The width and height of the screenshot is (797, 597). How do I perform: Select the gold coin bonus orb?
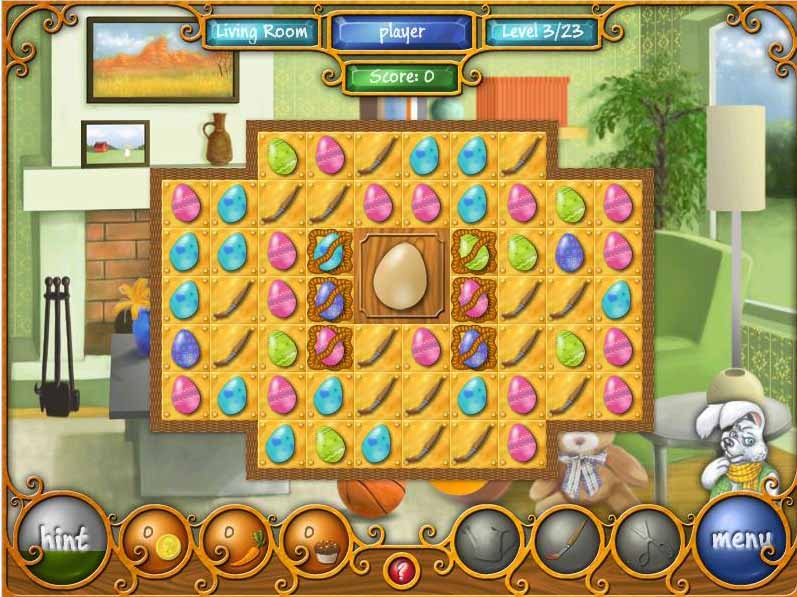pyautogui.click(x=156, y=543)
